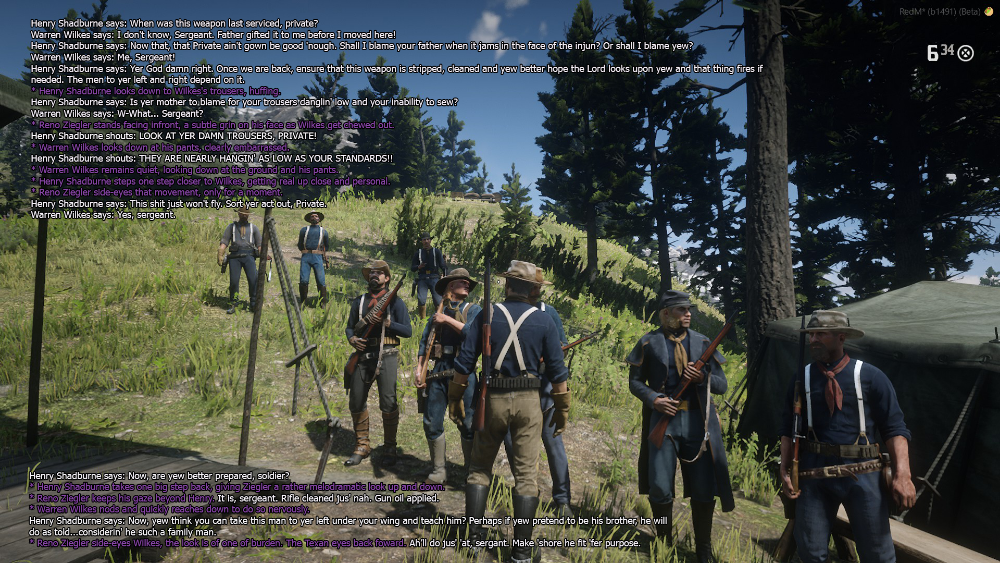1000x563 pixels.
Task: Click the RedM beta taco icon
Action: coord(989,10)
